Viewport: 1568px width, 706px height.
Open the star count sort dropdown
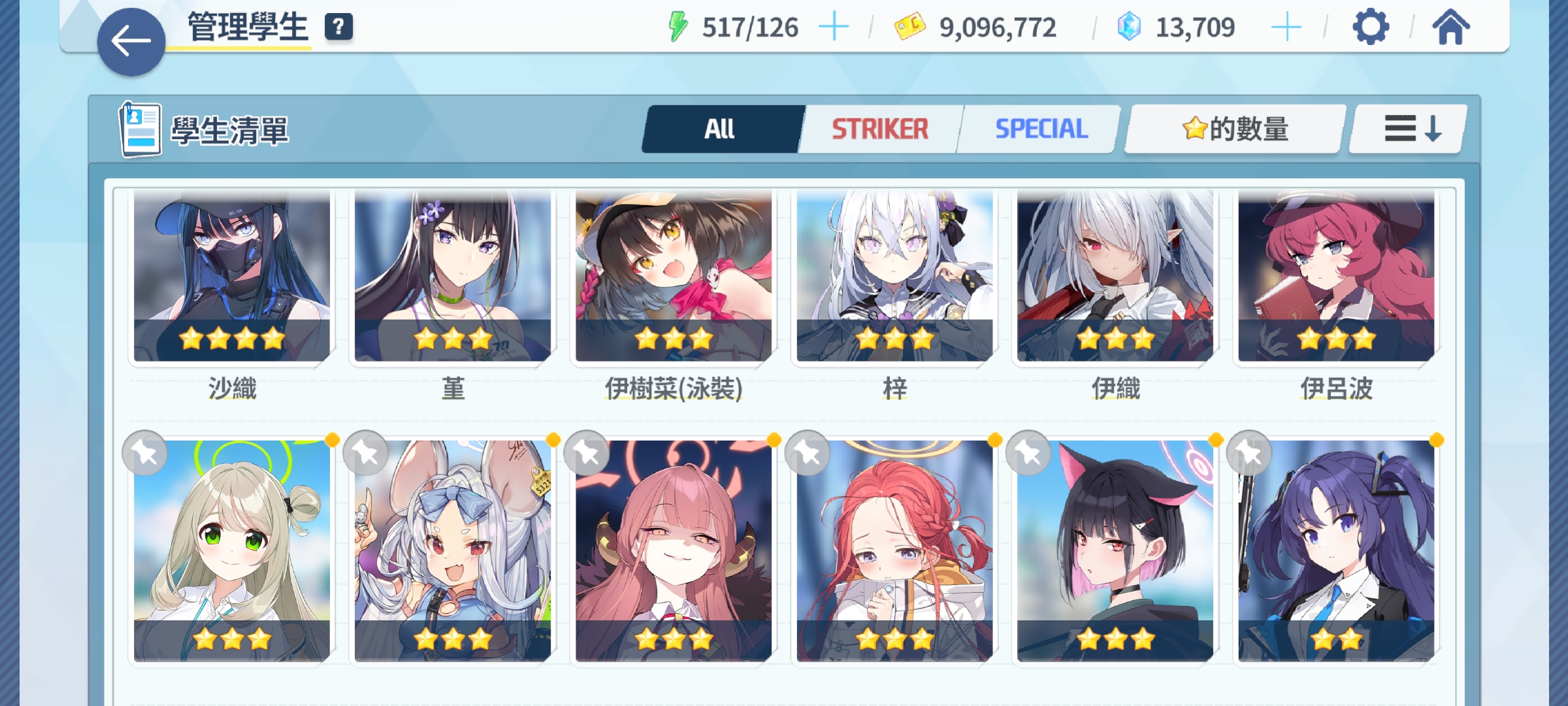[1235, 129]
